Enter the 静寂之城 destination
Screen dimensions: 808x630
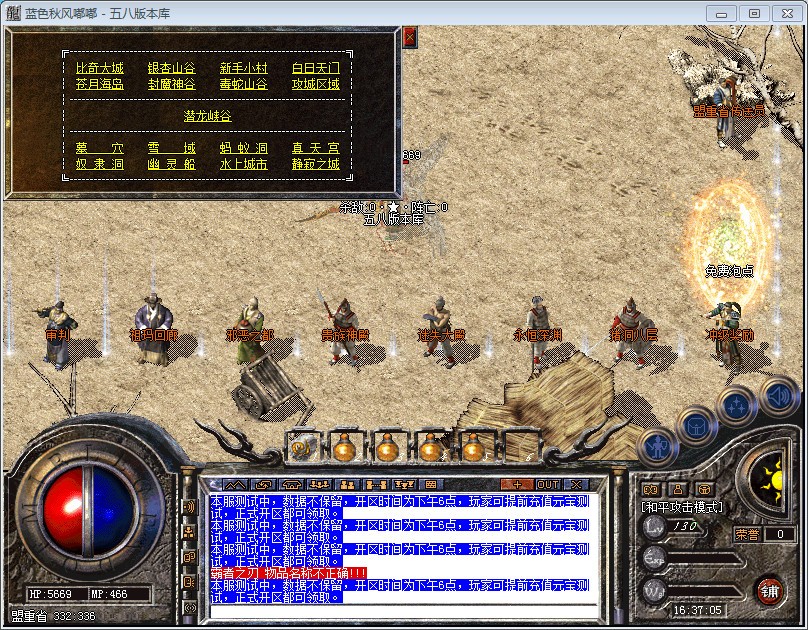pyautogui.click(x=316, y=164)
